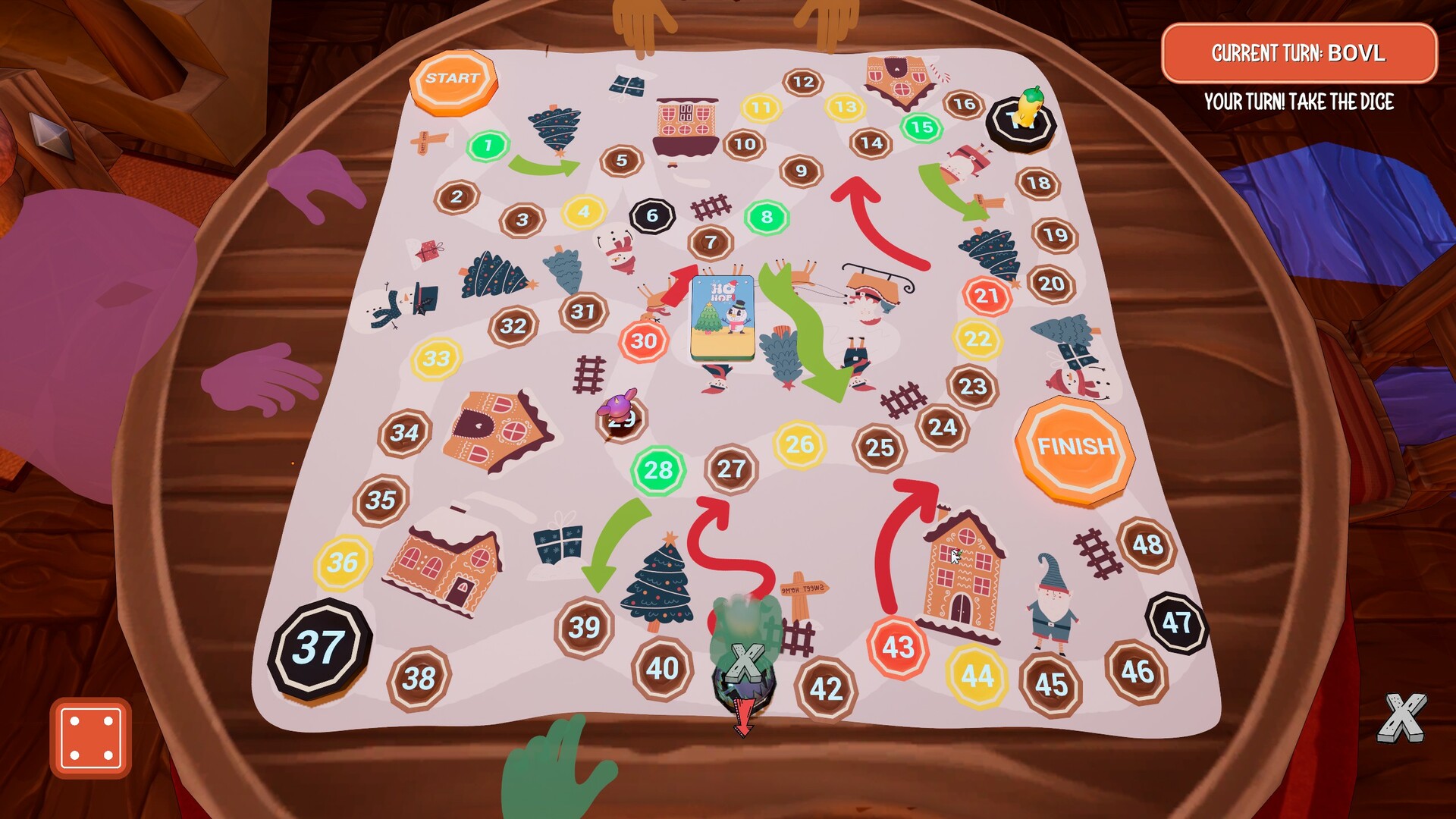Click the Your Turn Take The Dice text
1456x819 pixels.
(1300, 99)
